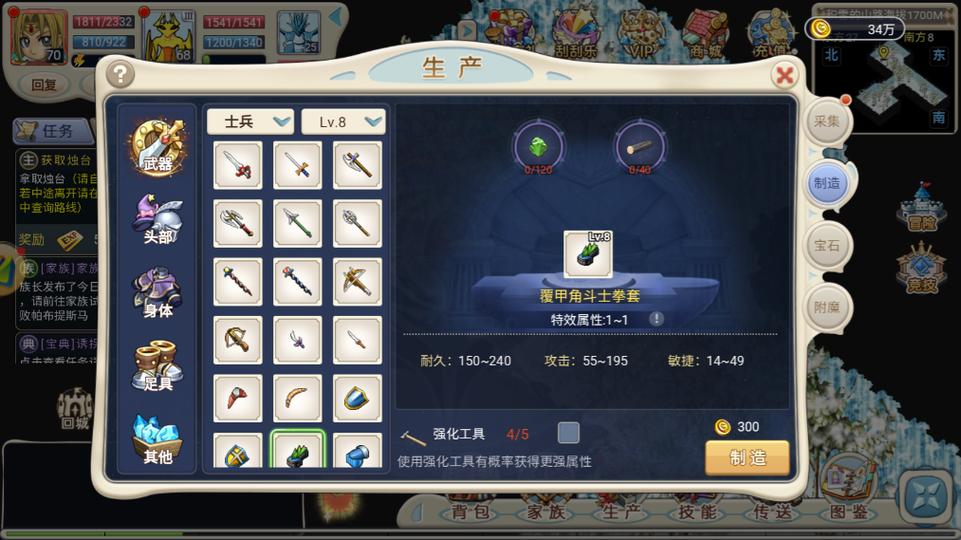
Task: Open the 其他 other items category
Action: 158,440
